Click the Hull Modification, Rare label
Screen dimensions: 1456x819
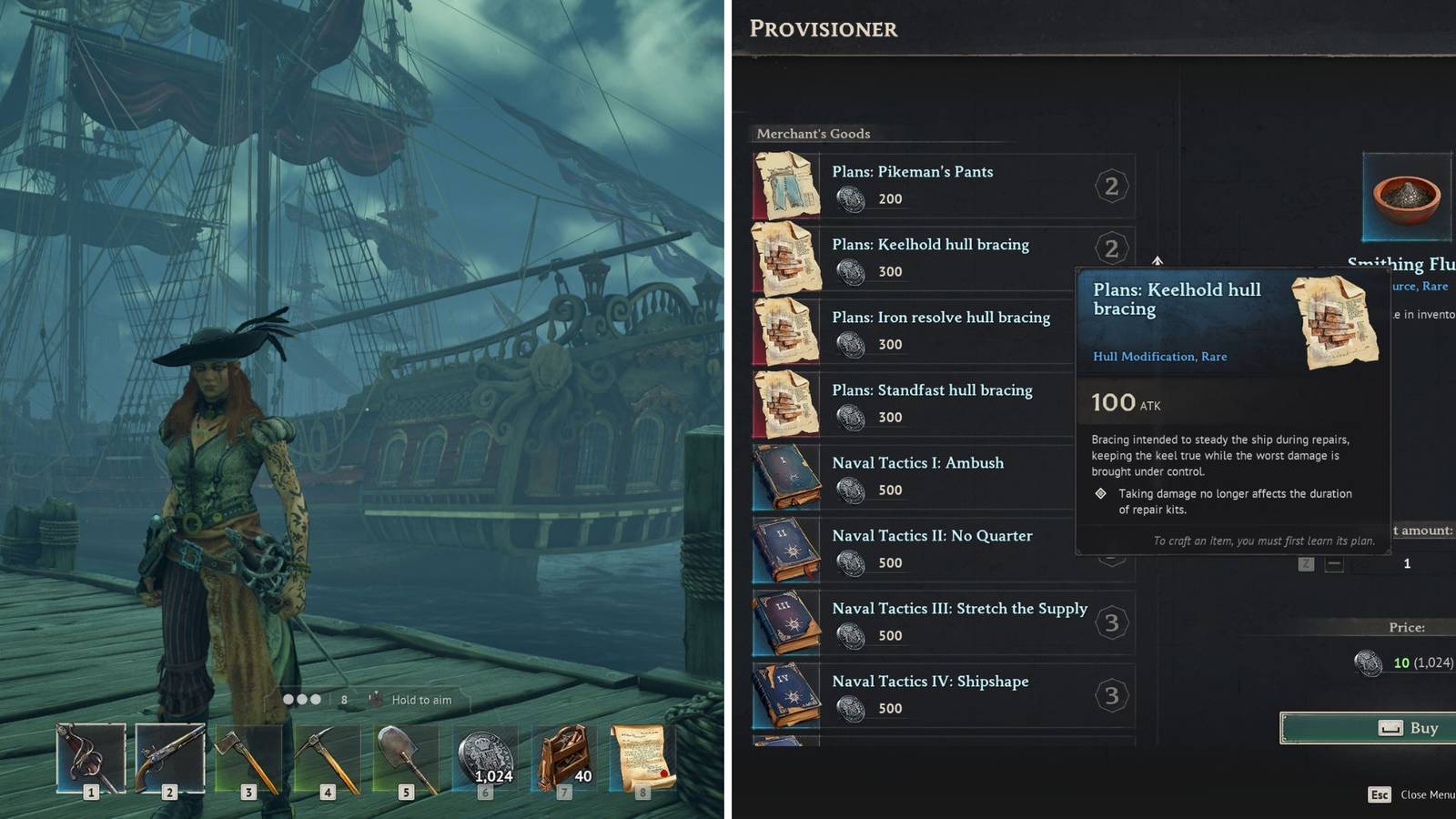click(x=1159, y=356)
